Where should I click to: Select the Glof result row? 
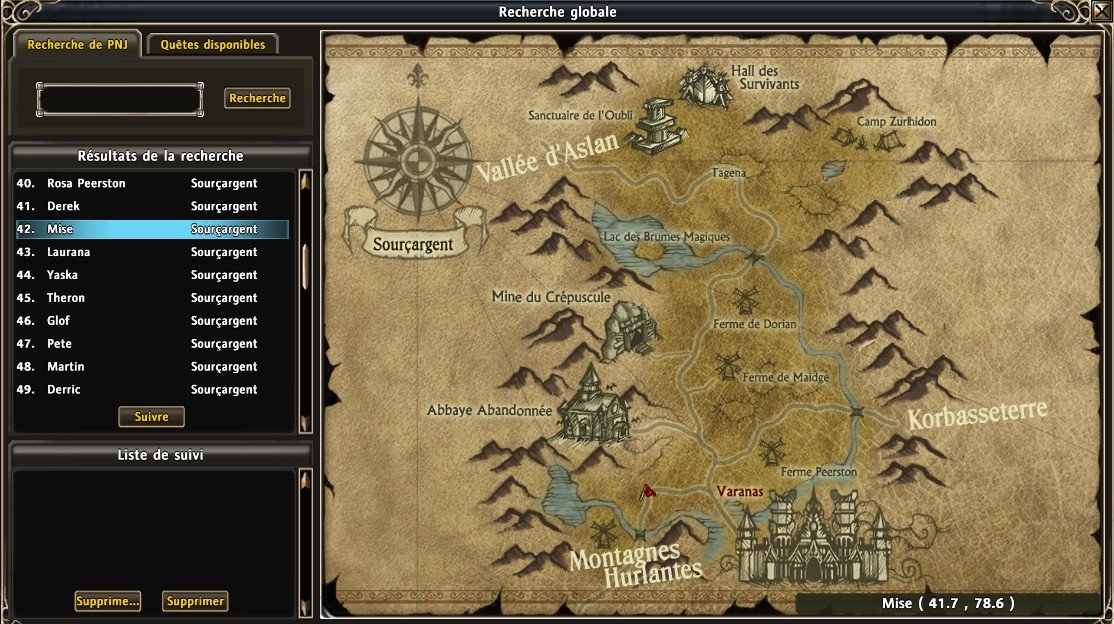tap(152, 322)
